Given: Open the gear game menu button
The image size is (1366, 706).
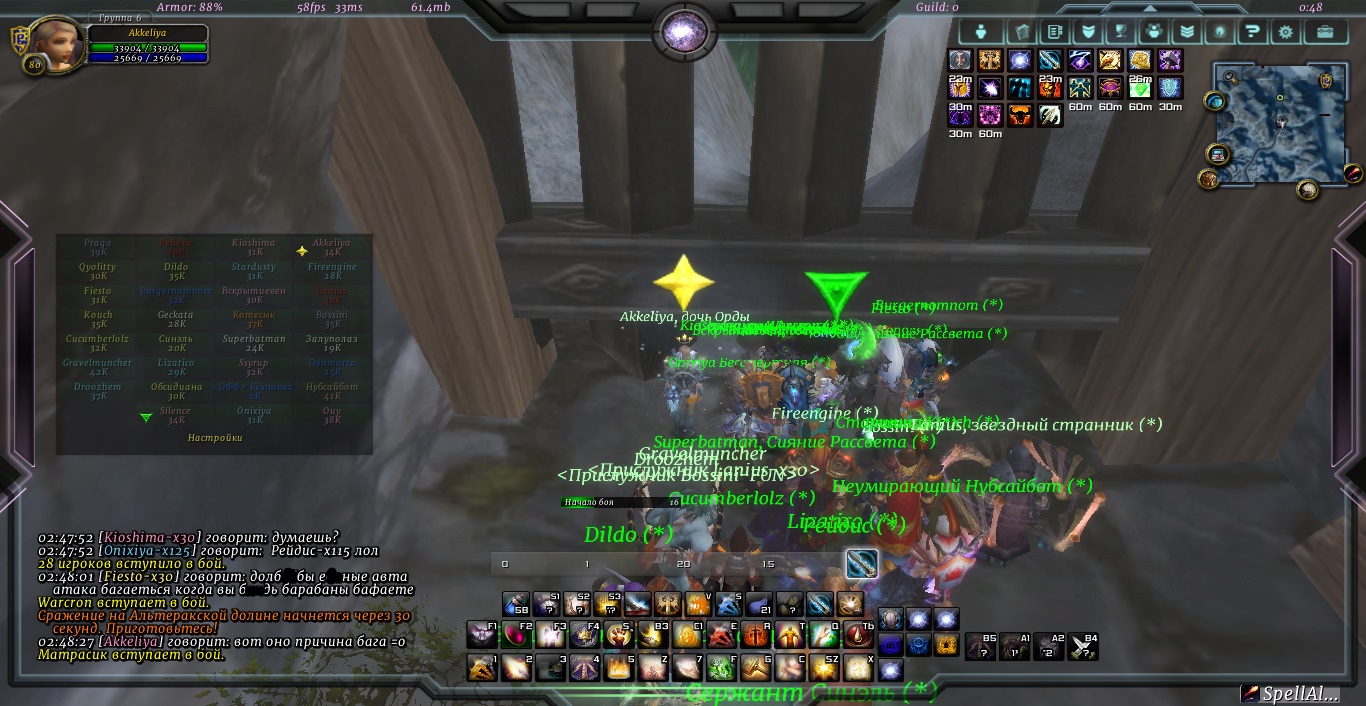Looking at the screenshot, I should [x=1285, y=31].
